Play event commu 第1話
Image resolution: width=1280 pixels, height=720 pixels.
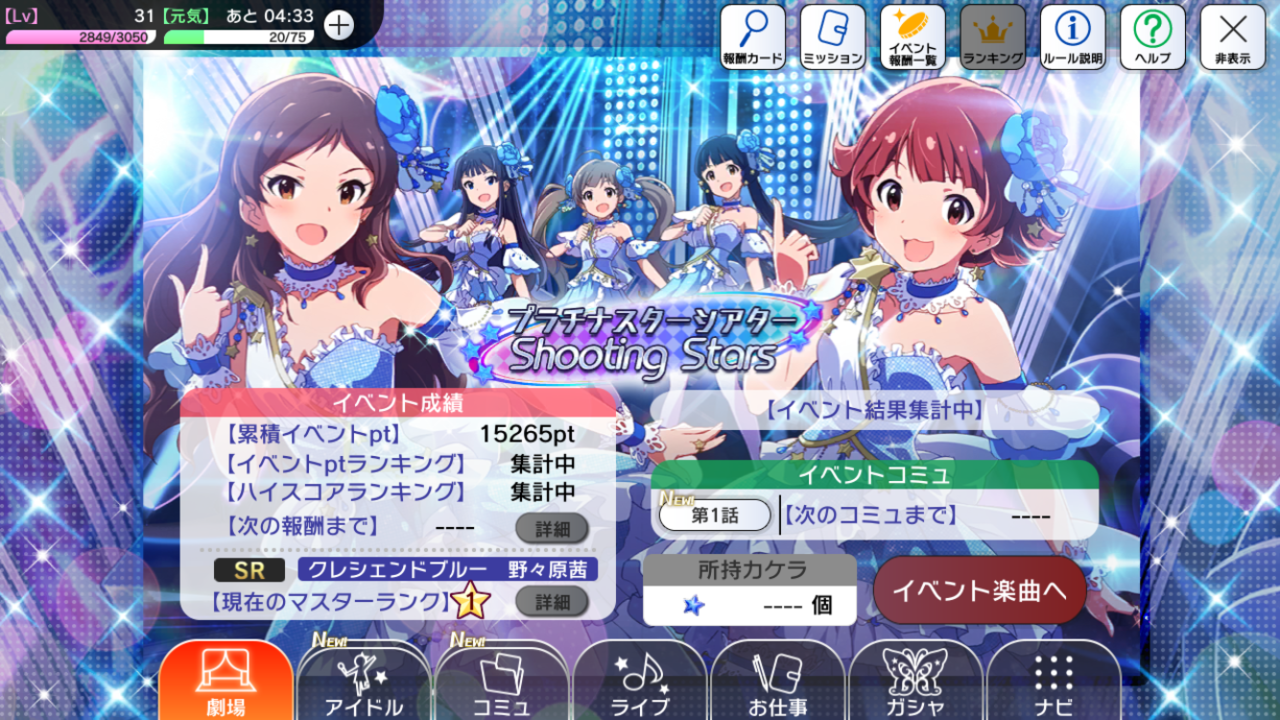(715, 515)
